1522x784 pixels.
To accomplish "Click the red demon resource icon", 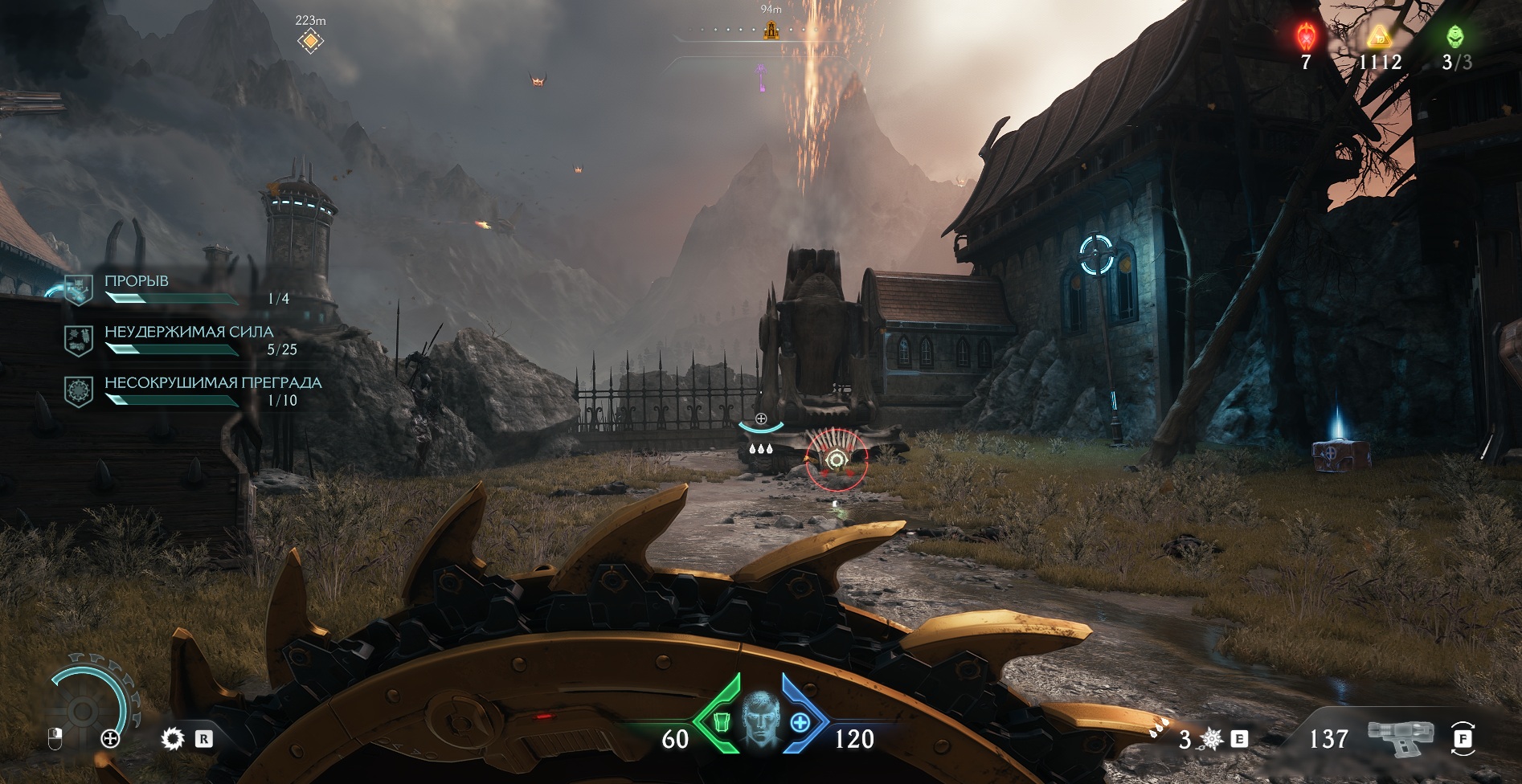I will [x=1306, y=36].
